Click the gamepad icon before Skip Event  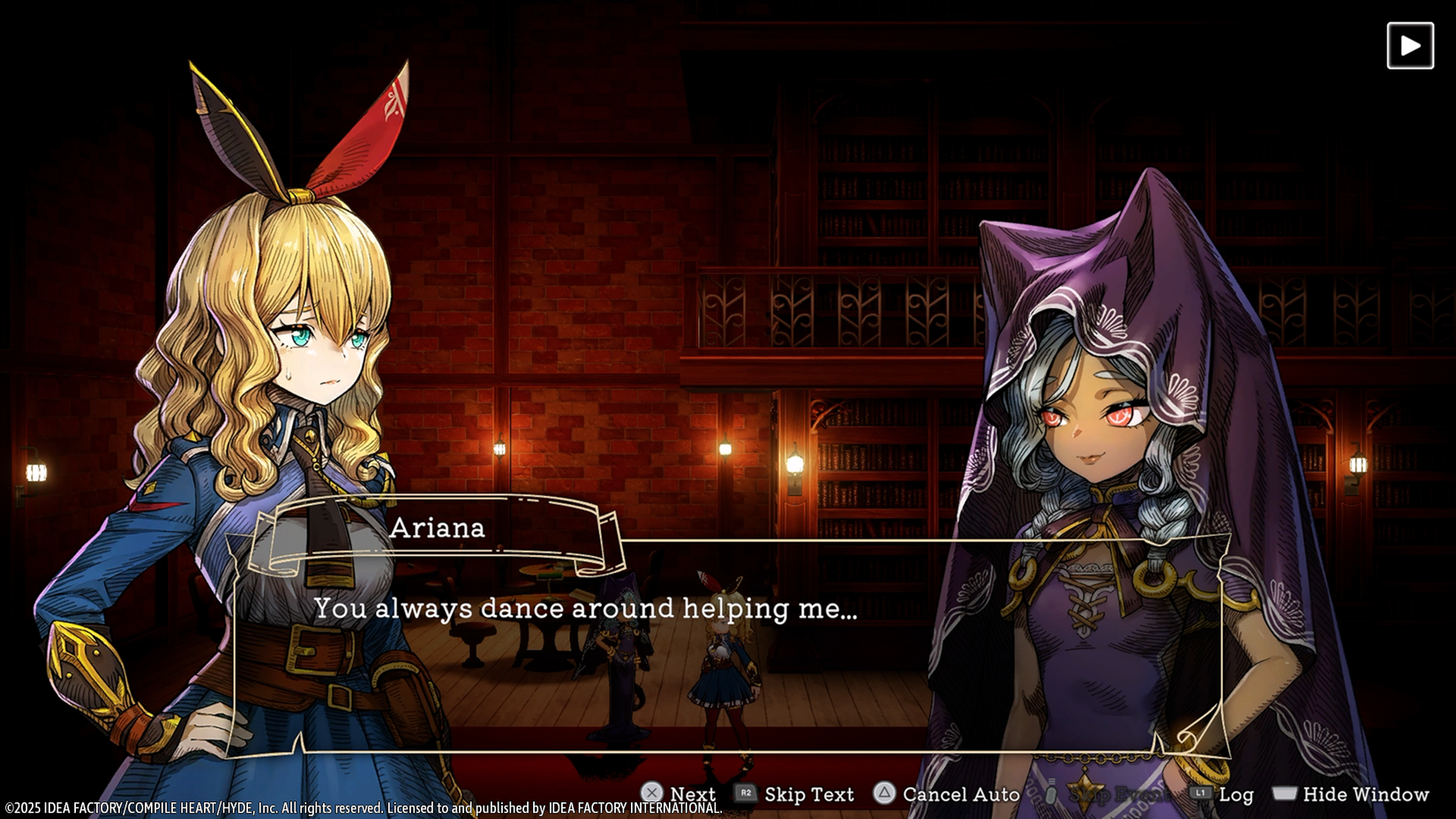coord(1052,794)
